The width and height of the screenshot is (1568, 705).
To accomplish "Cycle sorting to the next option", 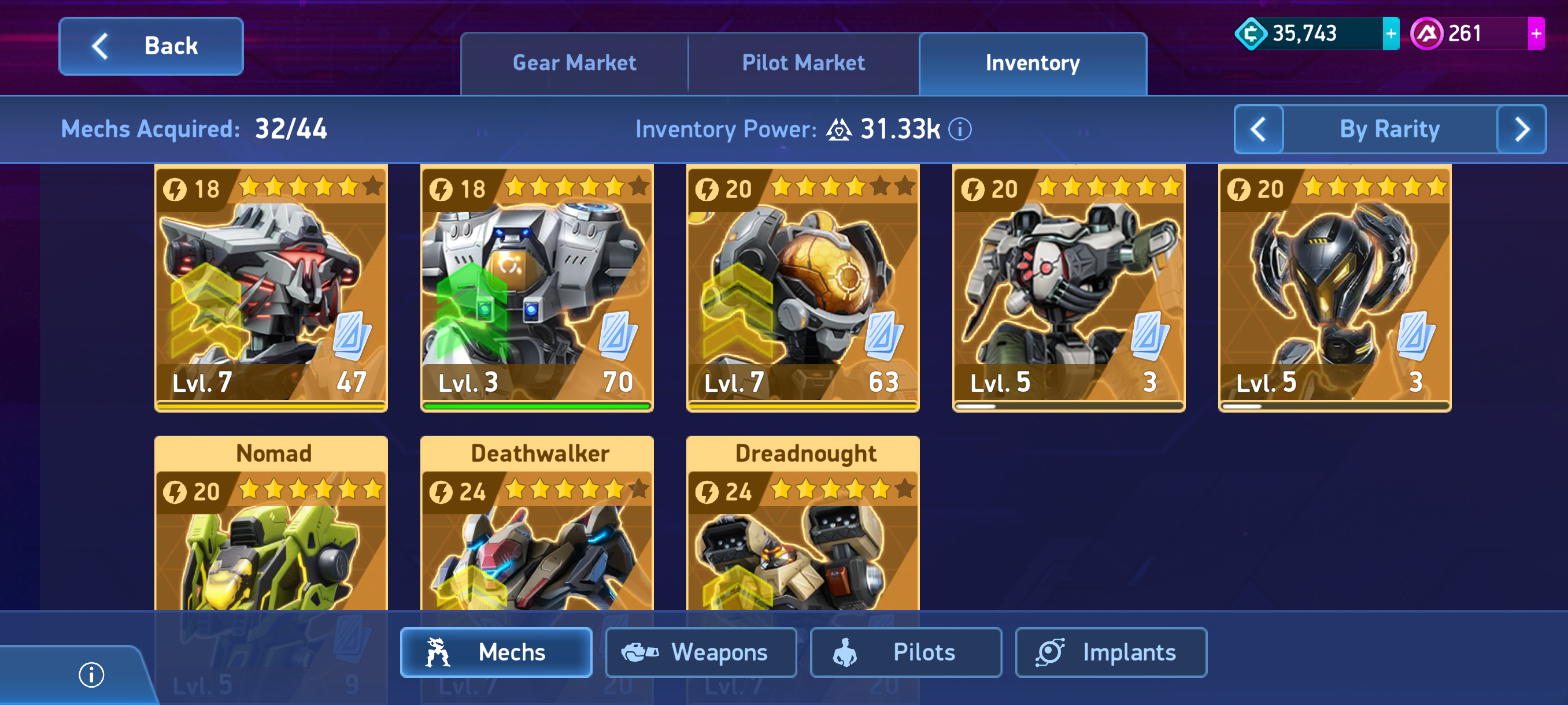I will 1521,129.
